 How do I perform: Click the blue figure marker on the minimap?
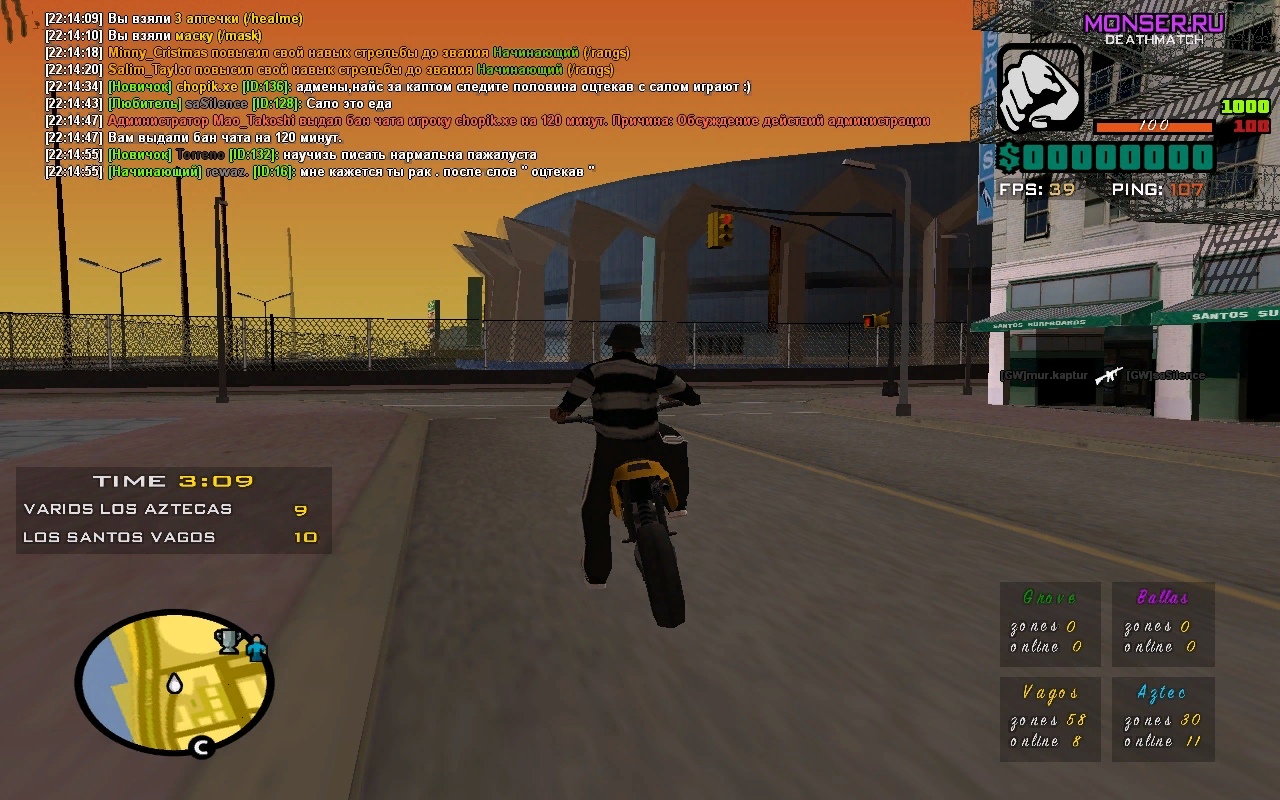point(256,648)
